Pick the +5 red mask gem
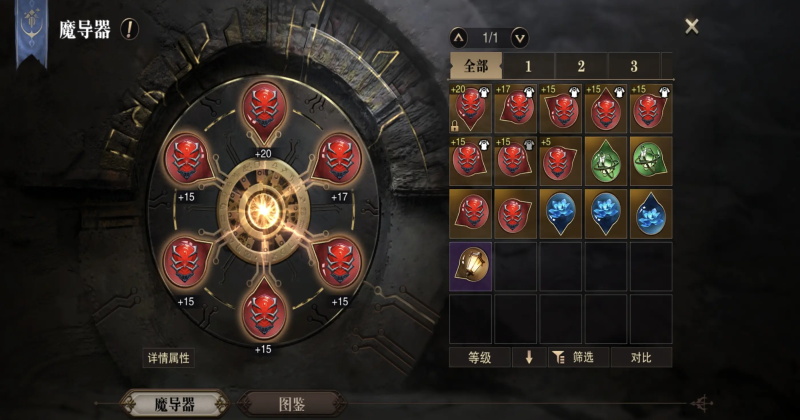The image size is (800, 420). [561, 160]
